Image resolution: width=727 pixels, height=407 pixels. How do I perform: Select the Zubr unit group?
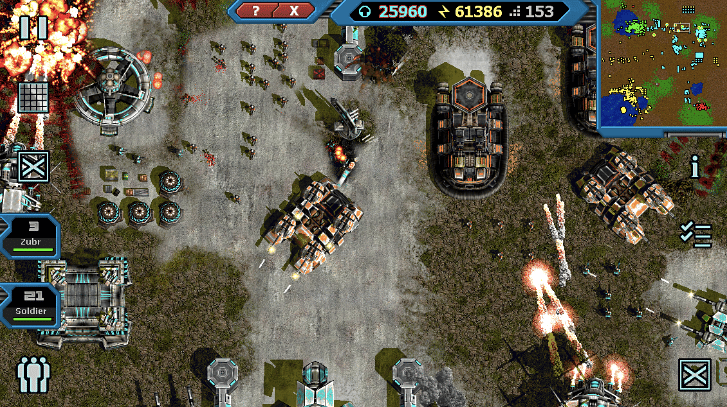[x=30, y=235]
